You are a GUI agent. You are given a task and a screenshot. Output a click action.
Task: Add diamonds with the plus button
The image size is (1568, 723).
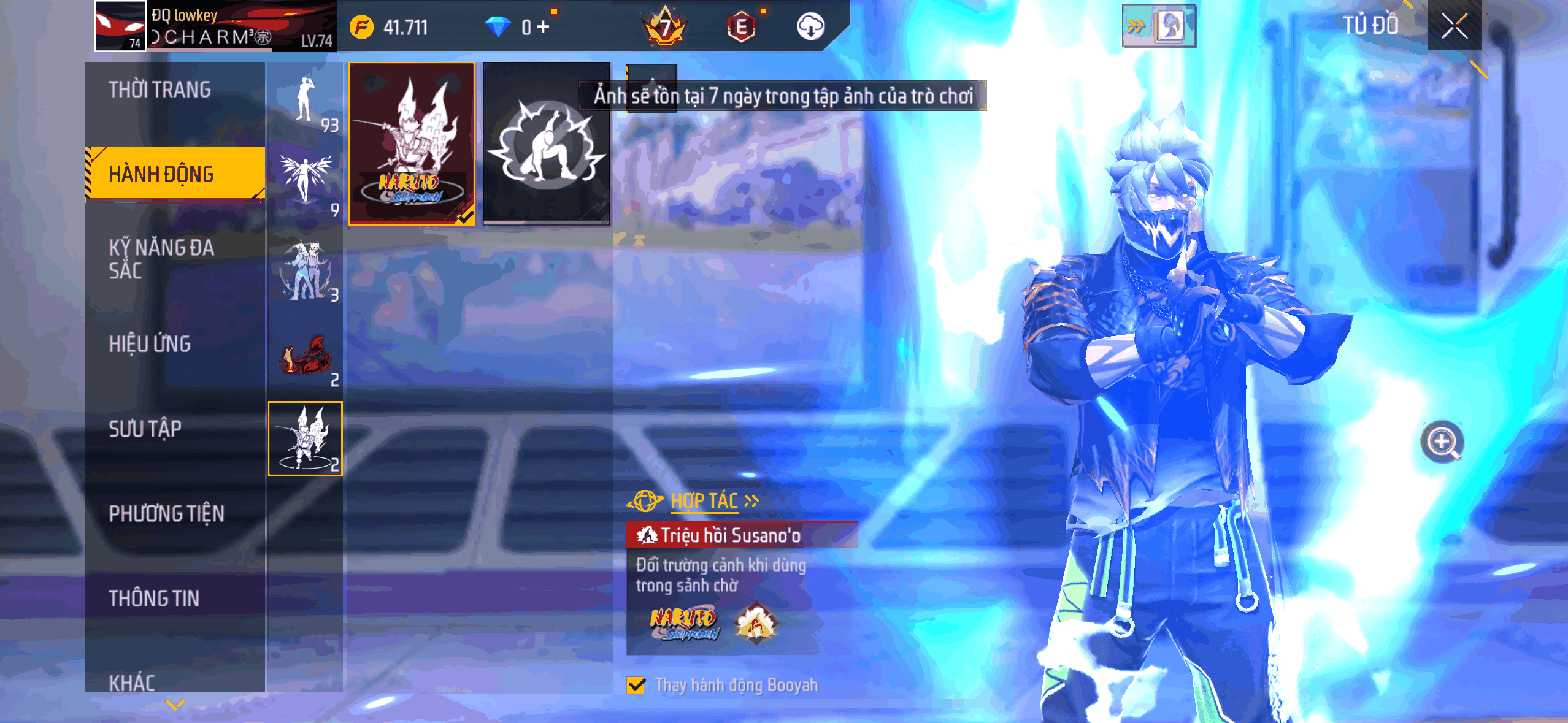(x=542, y=27)
